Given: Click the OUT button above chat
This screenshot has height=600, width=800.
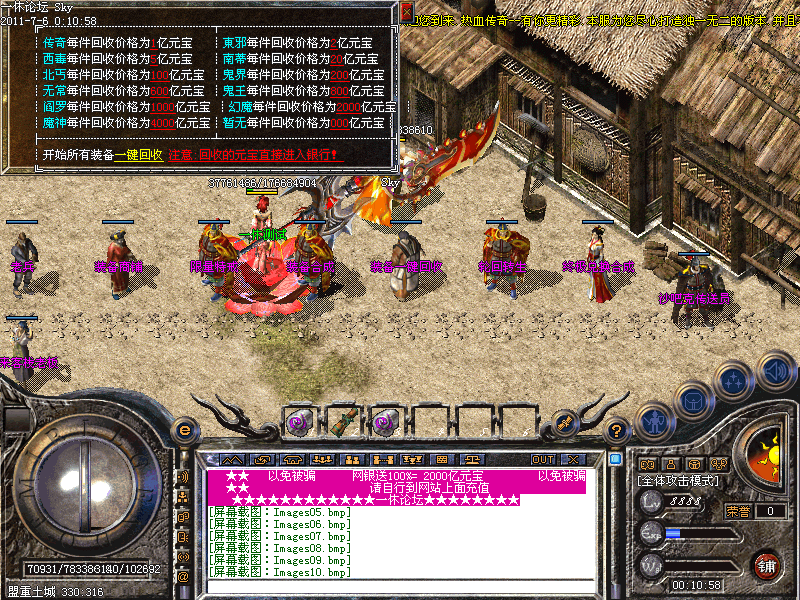Looking at the screenshot, I should (x=543, y=459).
